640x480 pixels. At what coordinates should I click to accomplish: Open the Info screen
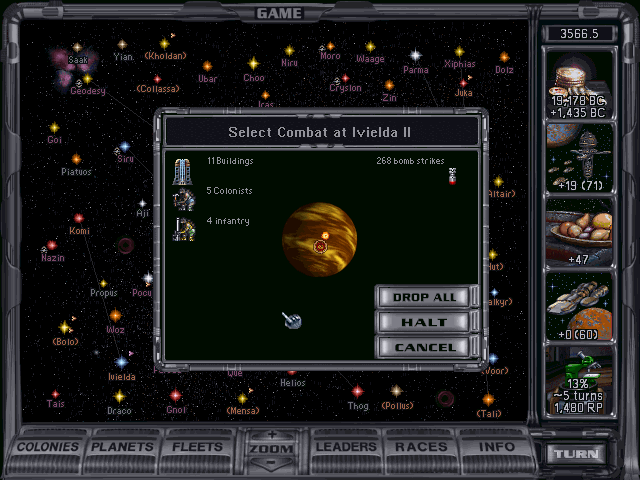tap(495, 447)
